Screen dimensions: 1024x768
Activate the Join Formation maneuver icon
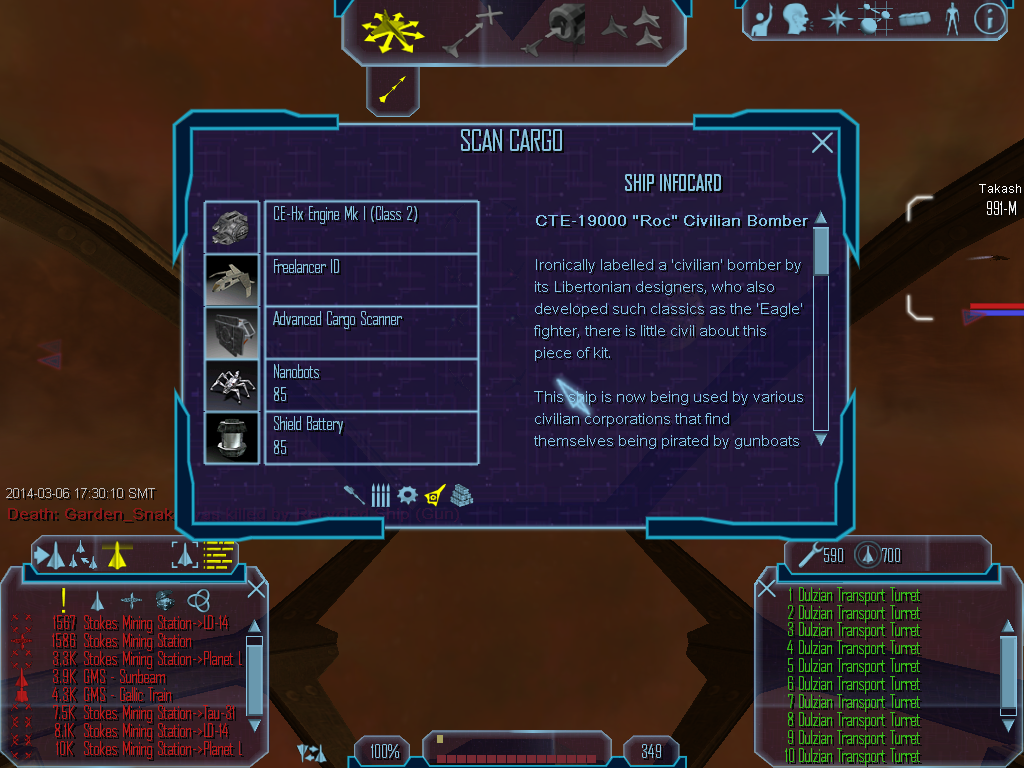pos(631,30)
